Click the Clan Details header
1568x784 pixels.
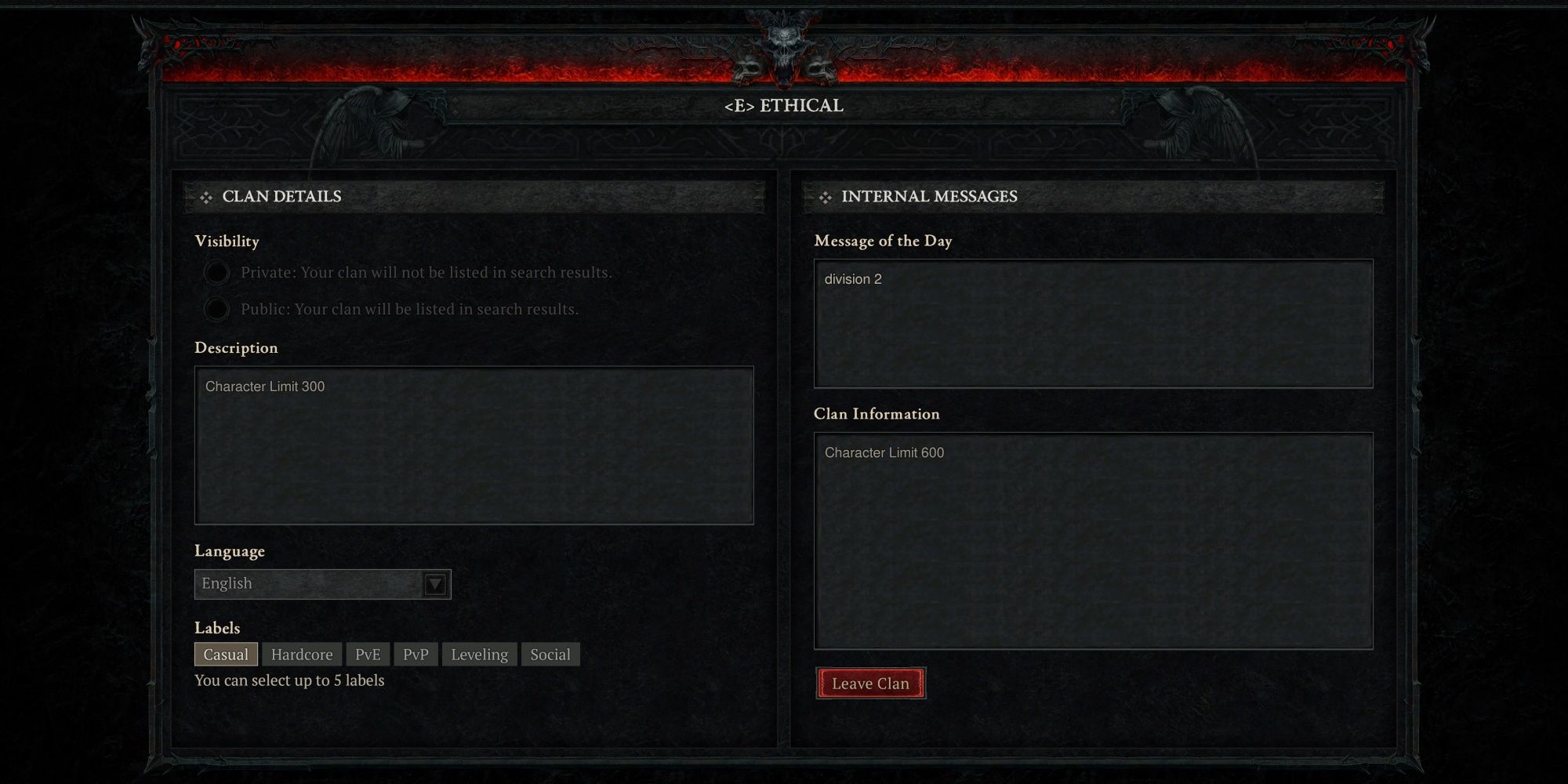pos(282,197)
